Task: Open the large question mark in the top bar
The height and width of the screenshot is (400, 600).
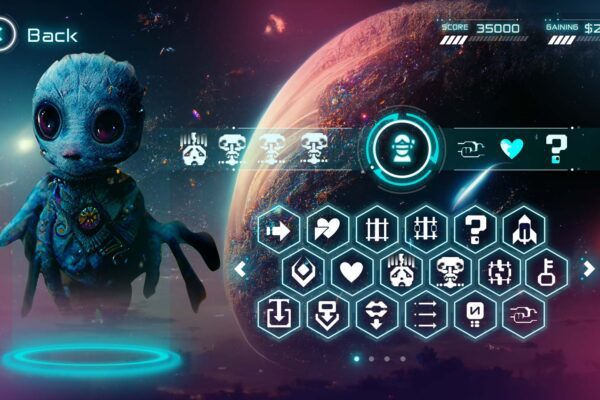Action: coord(556,150)
